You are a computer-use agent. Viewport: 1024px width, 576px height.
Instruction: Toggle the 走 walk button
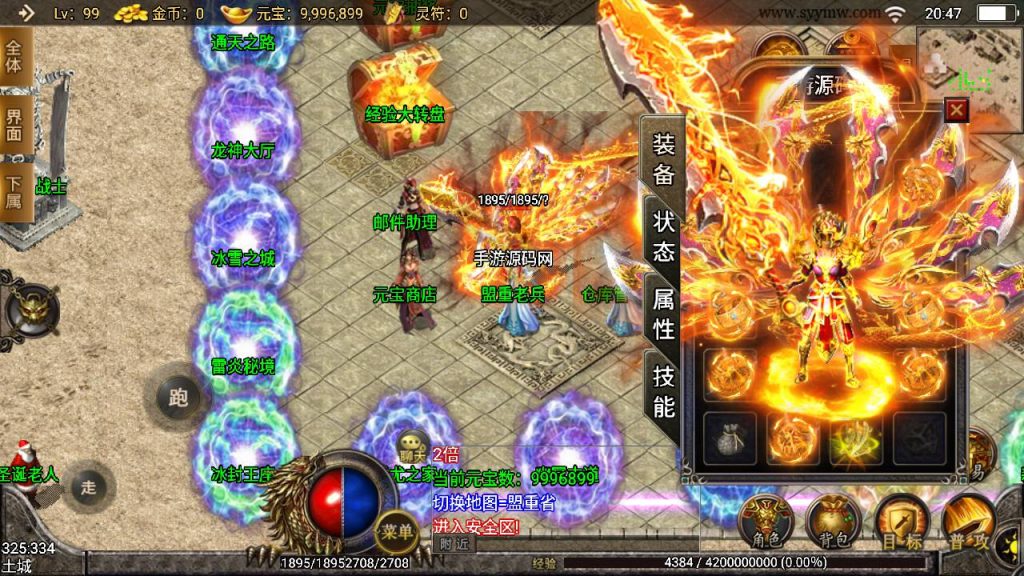[x=89, y=487]
